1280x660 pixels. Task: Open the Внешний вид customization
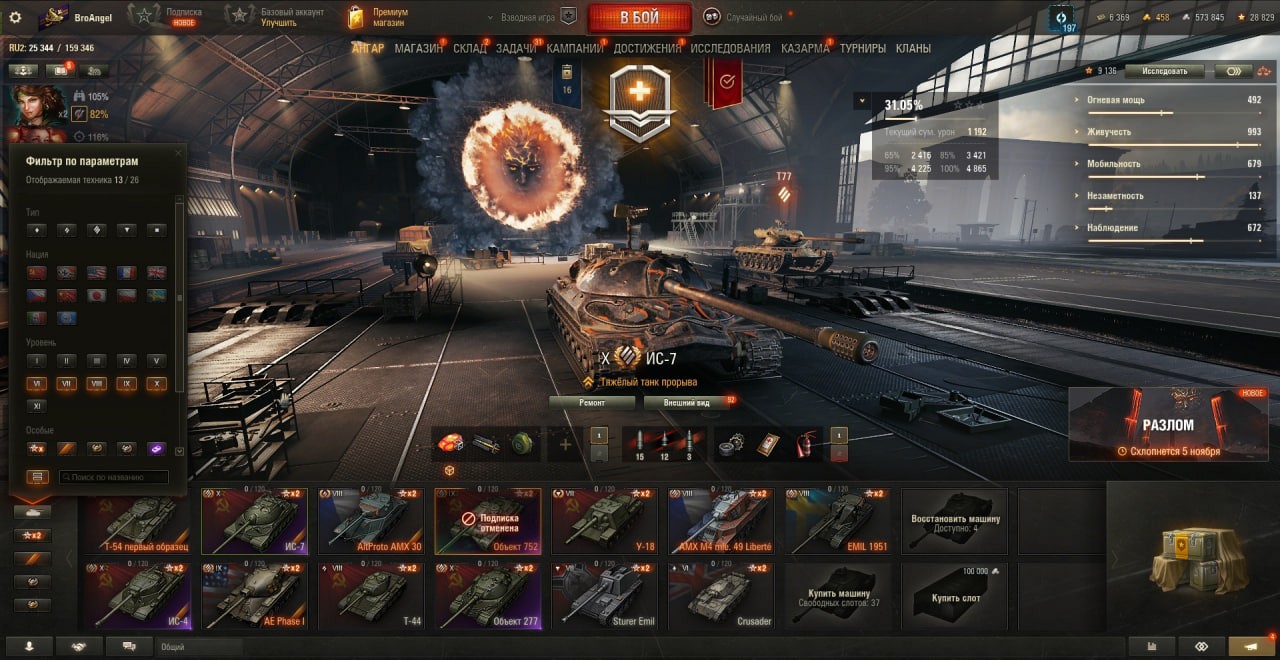tap(684, 403)
